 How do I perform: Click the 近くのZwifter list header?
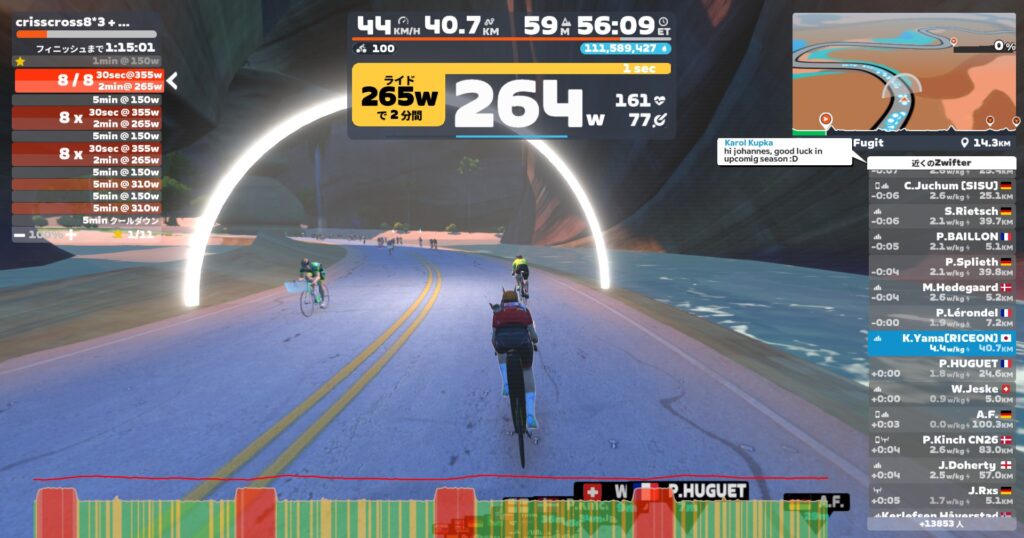[x=941, y=163]
